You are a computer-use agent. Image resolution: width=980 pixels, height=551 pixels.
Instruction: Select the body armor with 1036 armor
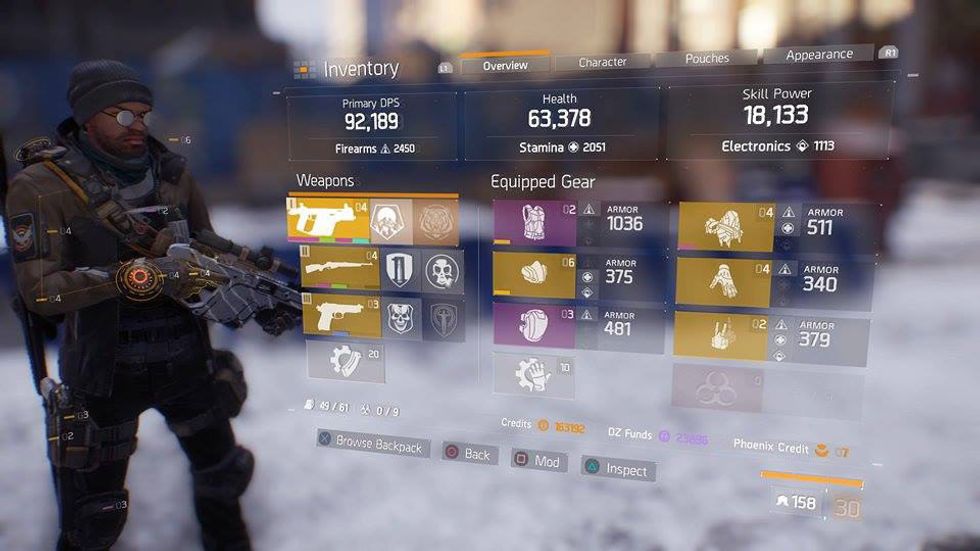click(x=534, y=222)
